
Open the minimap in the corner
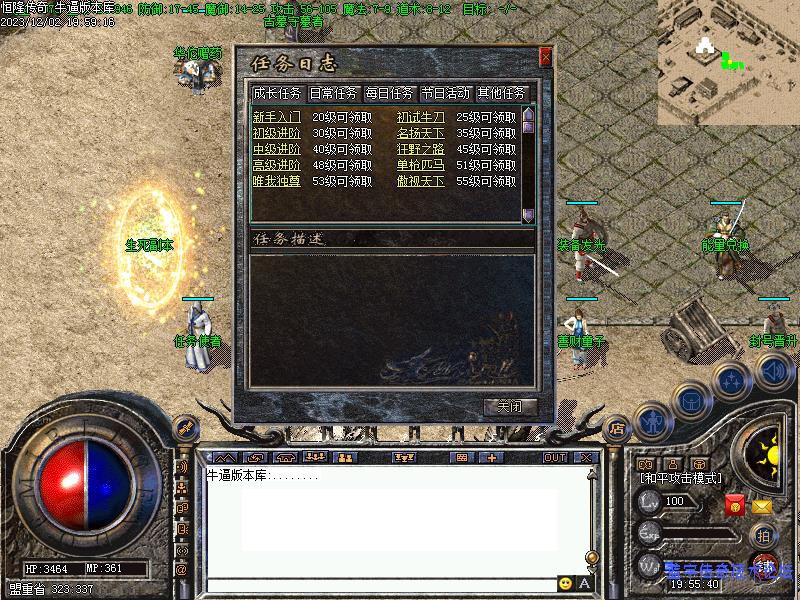pos(728,61)
